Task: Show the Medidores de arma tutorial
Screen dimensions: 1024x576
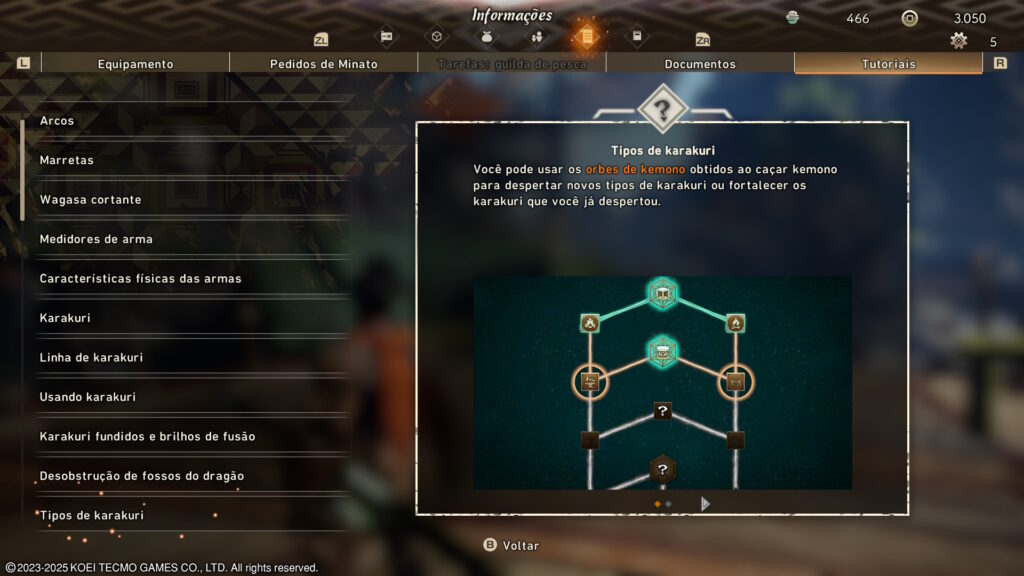Action: click(96, 239)
